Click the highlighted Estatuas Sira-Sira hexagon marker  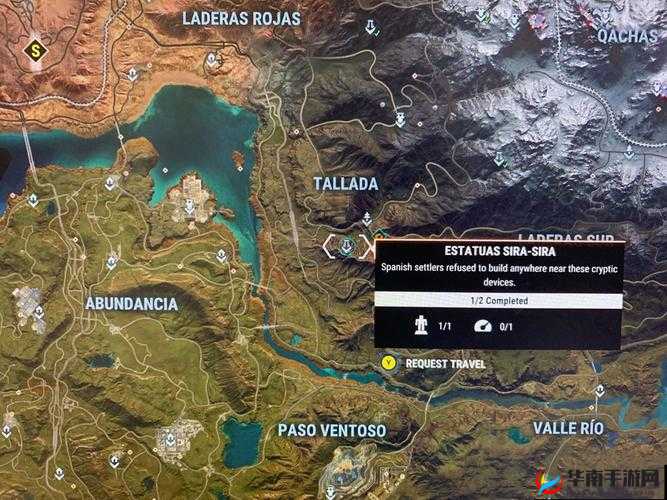(x=345, y=244)
